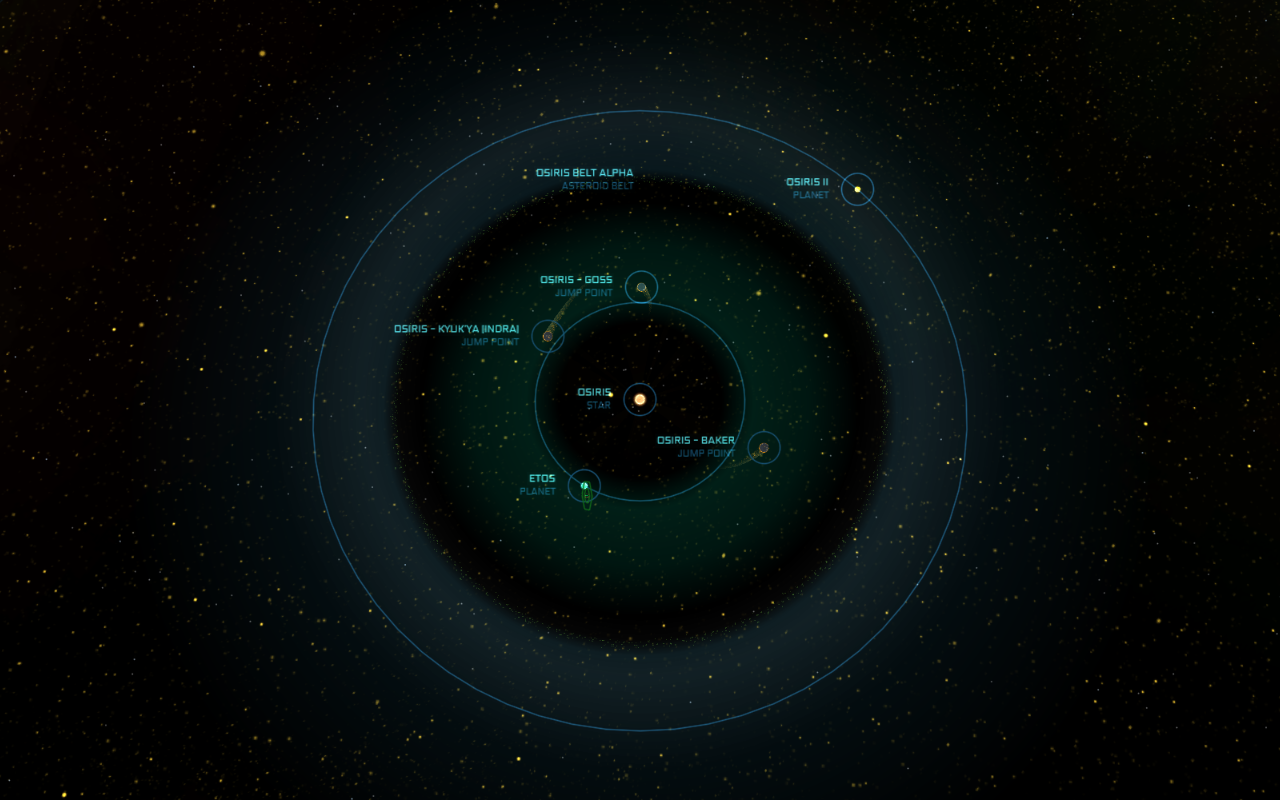The width and height of the screenshot is (1280, 800).
Task: Select the Osiris II planet marker
Action: [x=857, y=189]
